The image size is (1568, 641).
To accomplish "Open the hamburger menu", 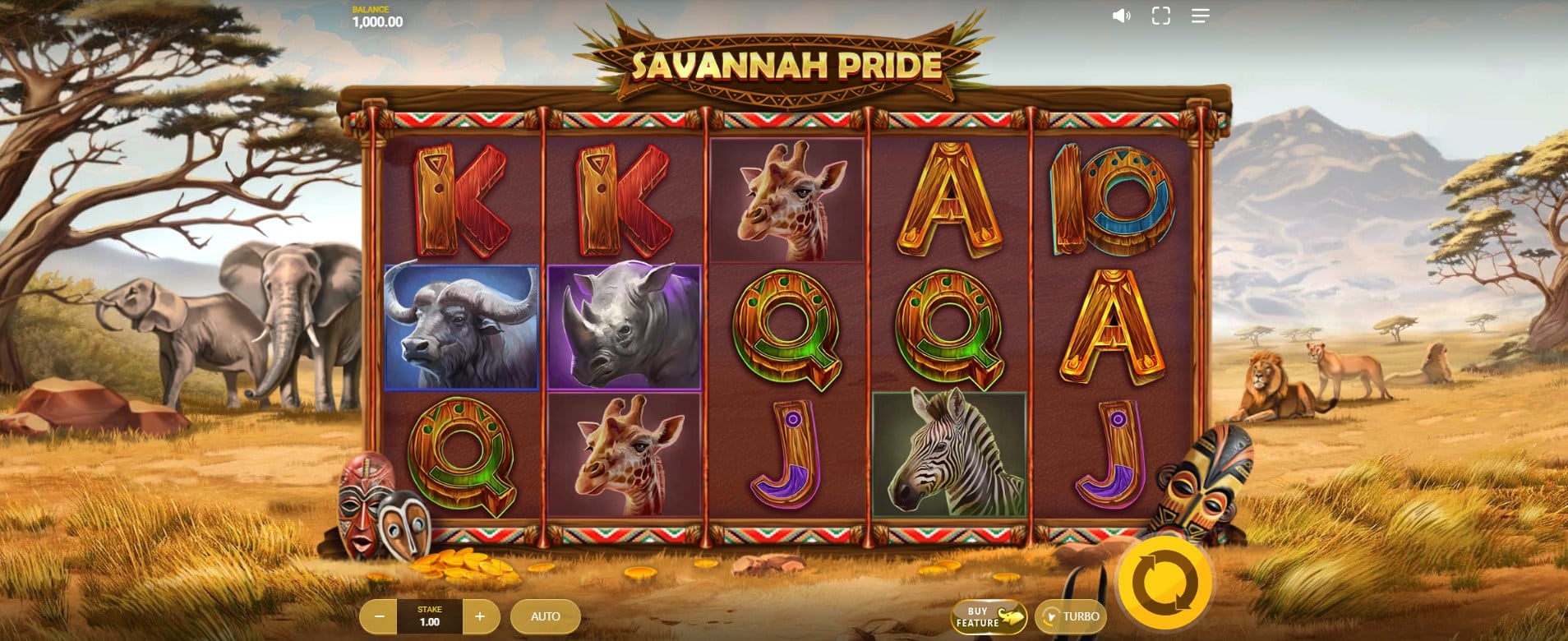I will [1200, 16].
